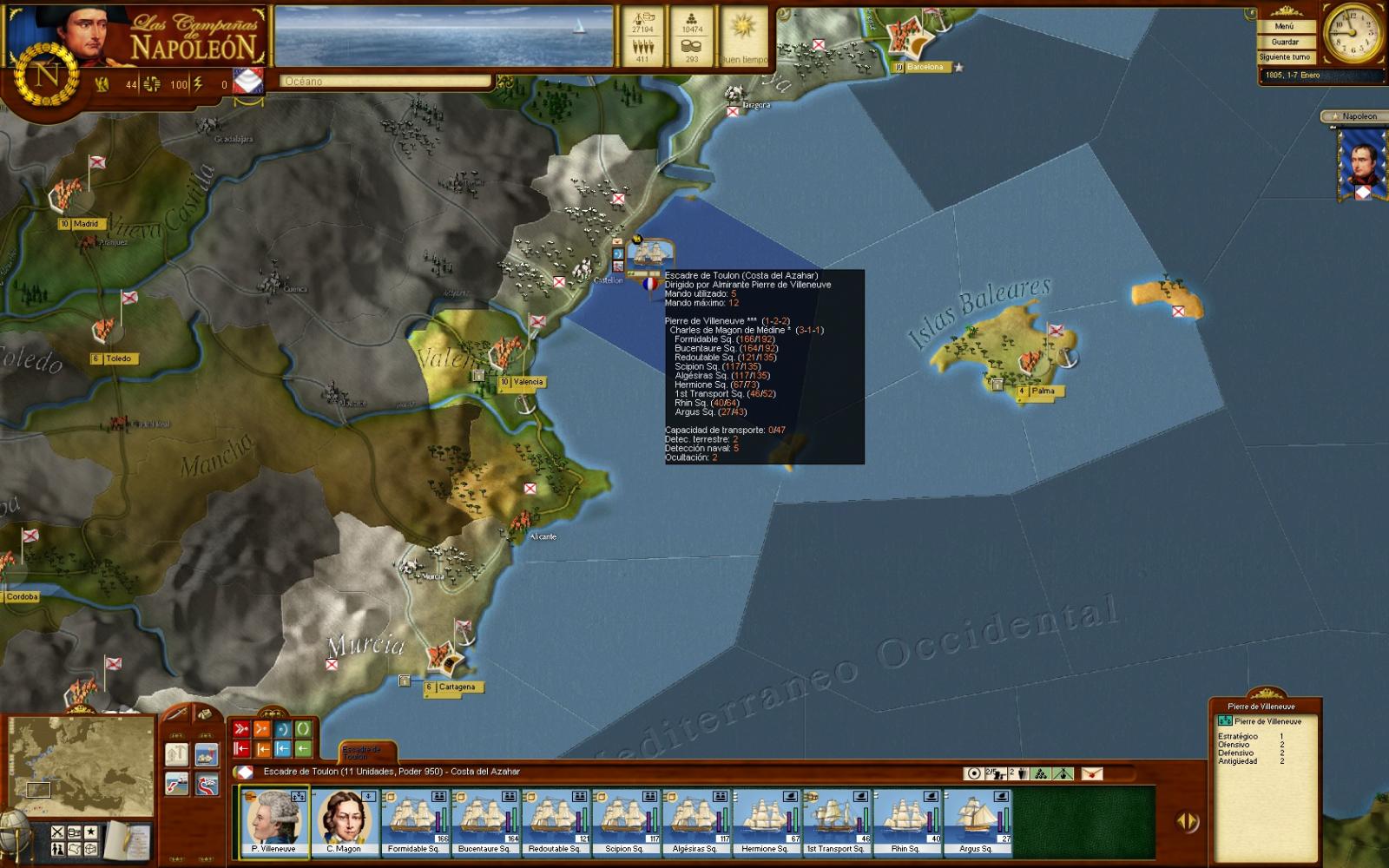The height and width of the screenshot is (868, 1389).
Task: Click the red-sealed envelope message icon
Action: (x=1091, y=773)
